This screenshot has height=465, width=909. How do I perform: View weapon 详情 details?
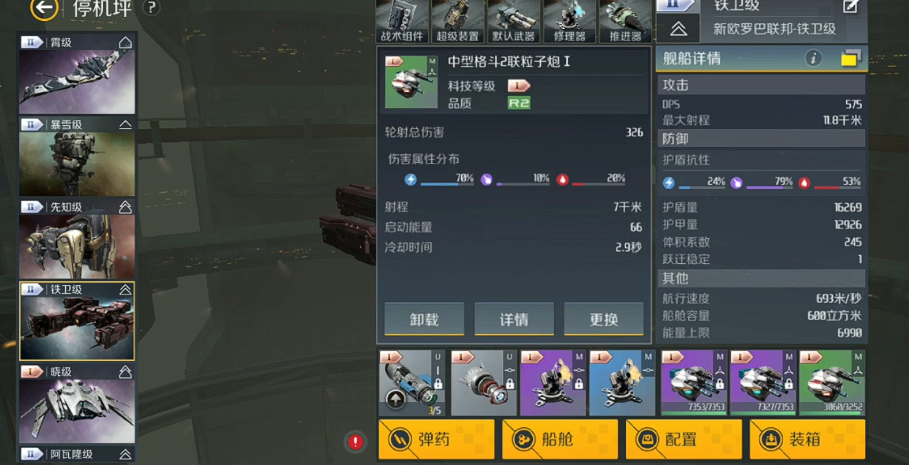click(x=514, y=319)
